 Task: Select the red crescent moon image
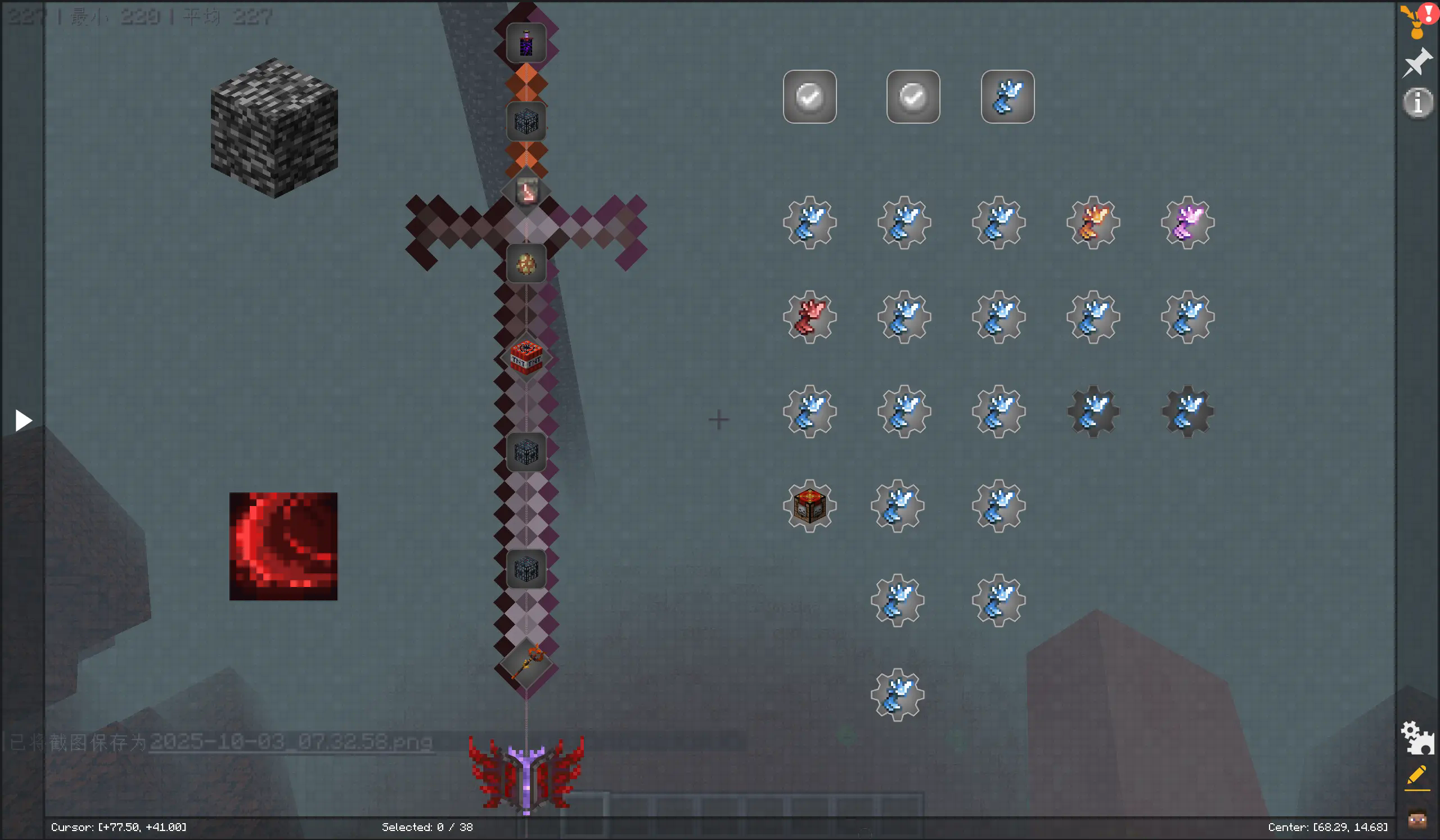(283, 546)
